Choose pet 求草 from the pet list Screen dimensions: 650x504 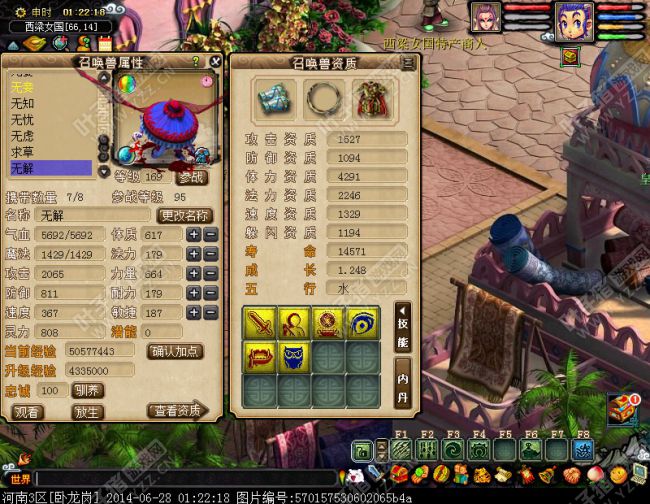click(50, 151)
